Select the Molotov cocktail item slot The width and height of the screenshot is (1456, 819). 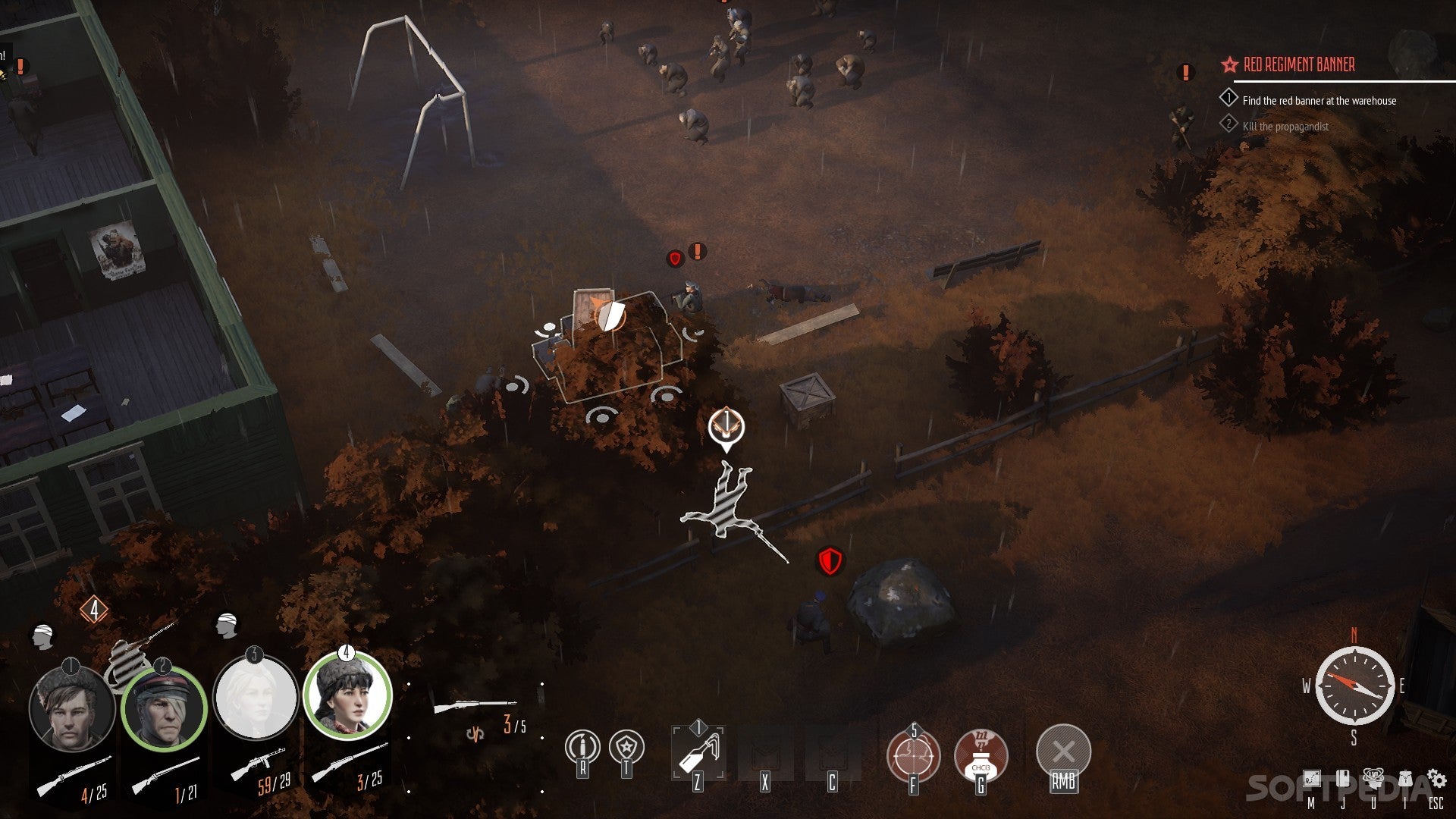pyautogui.click(x=698, y=752)
